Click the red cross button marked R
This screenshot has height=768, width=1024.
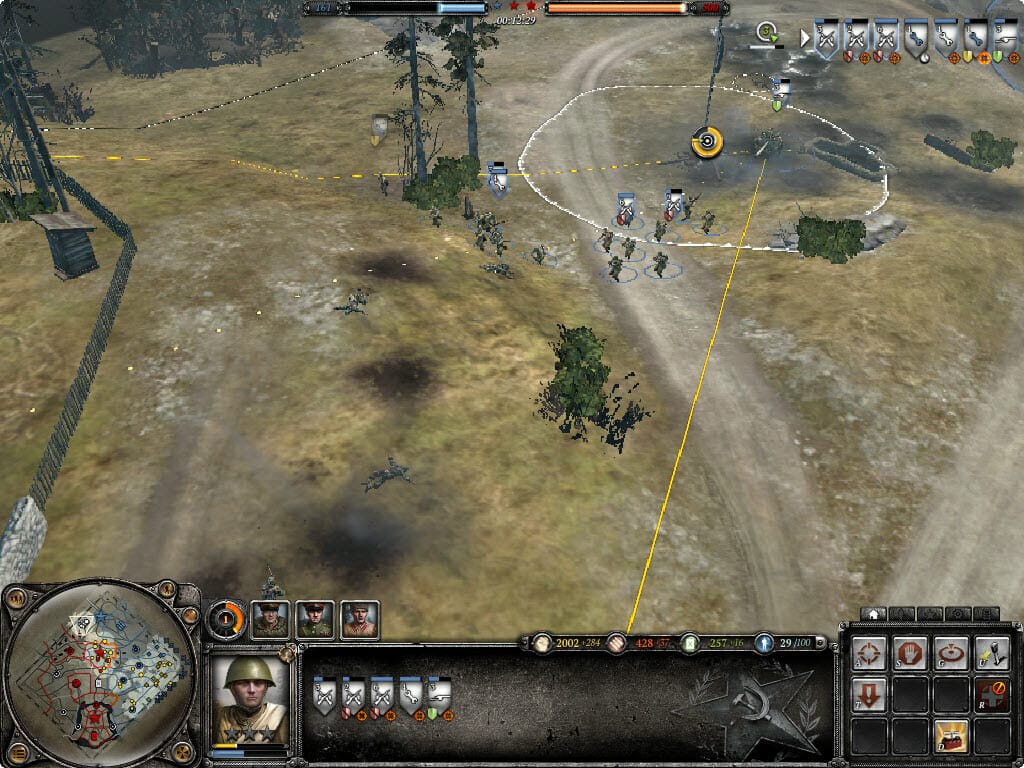[x=992, y=695]
